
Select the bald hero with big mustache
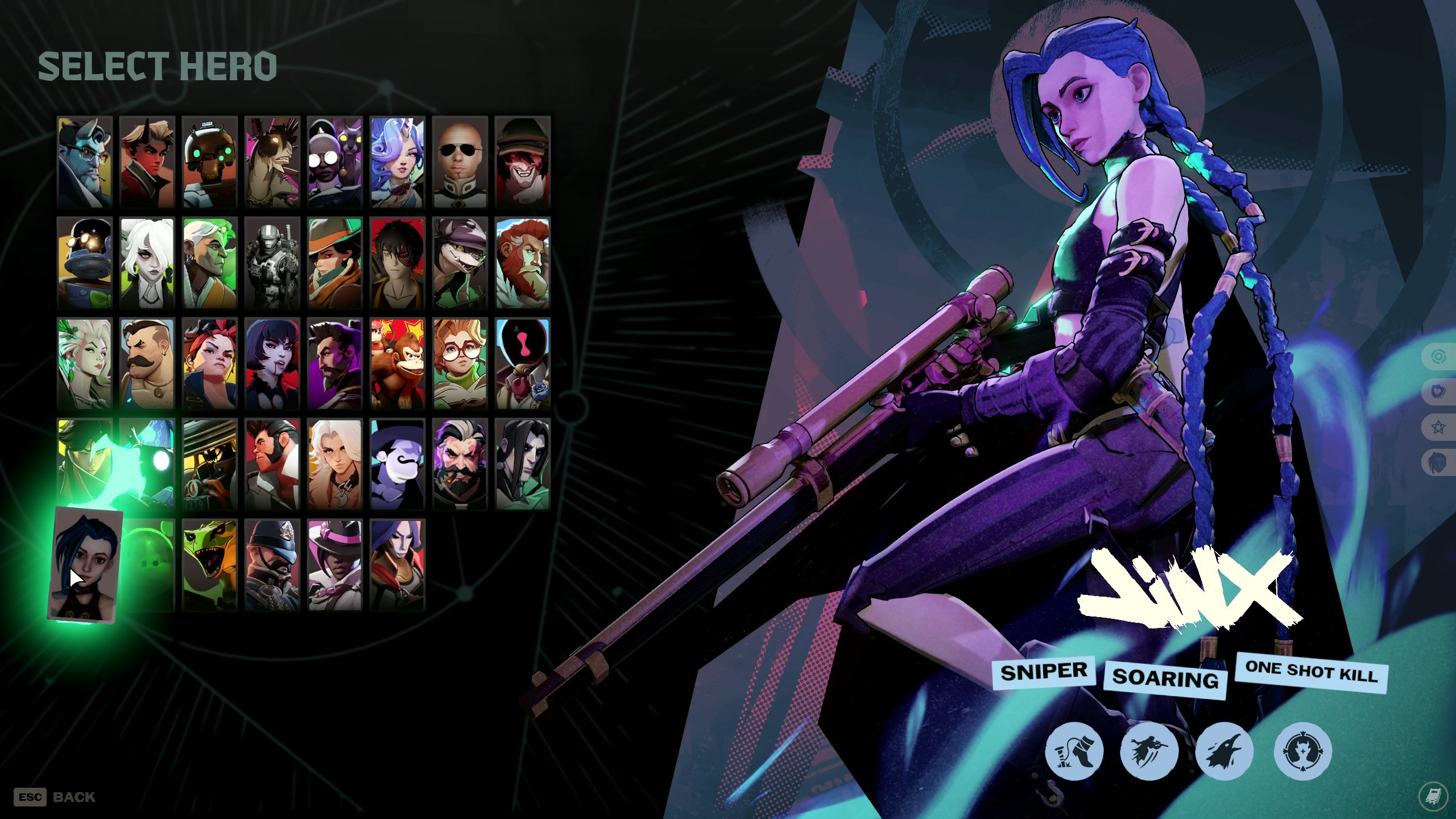[147, 363]
